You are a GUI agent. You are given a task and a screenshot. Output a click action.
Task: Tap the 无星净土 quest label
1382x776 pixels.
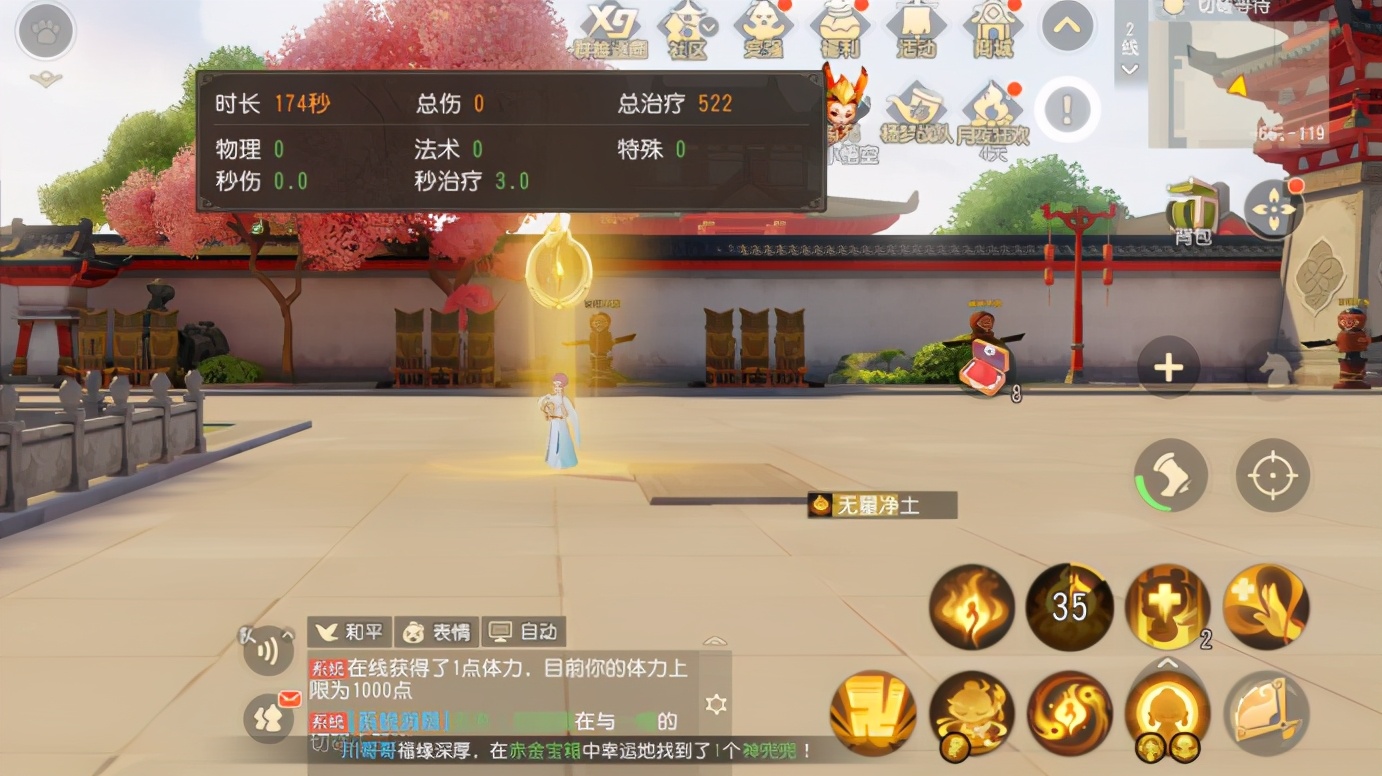click(880, 505)
